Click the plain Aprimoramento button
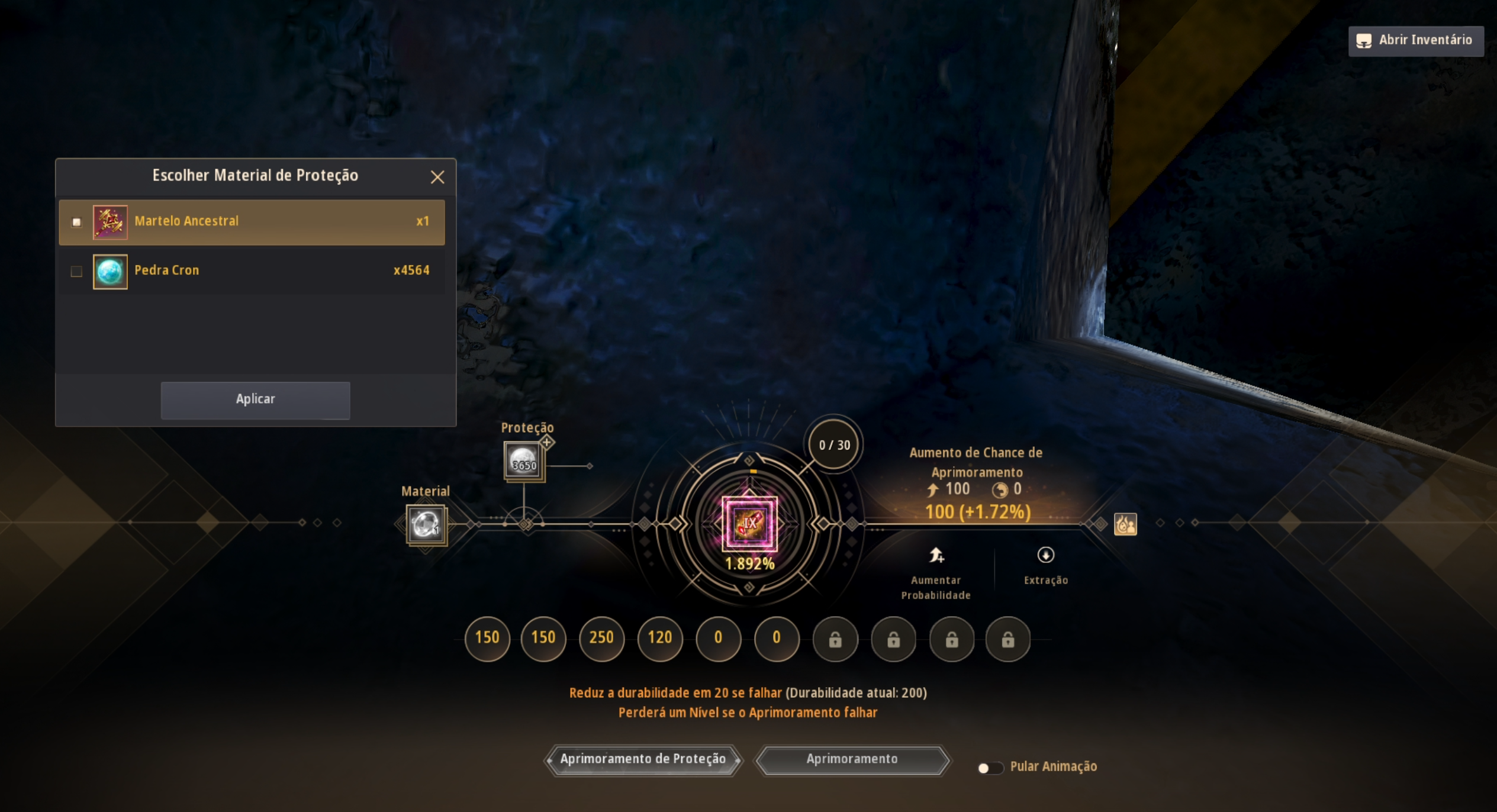 pos(852,759)
